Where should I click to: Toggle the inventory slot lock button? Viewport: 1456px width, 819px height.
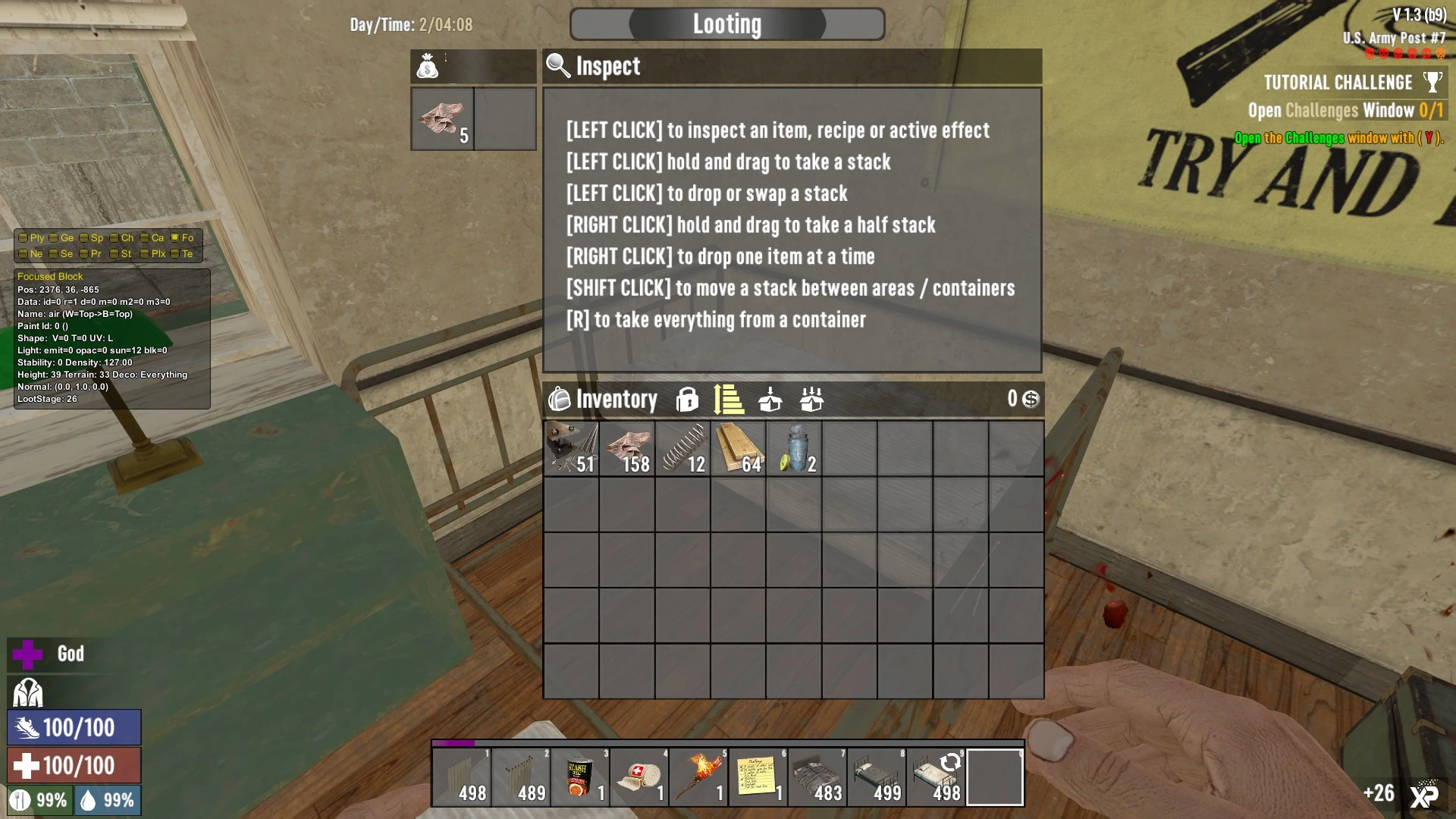tap(687, 400)
